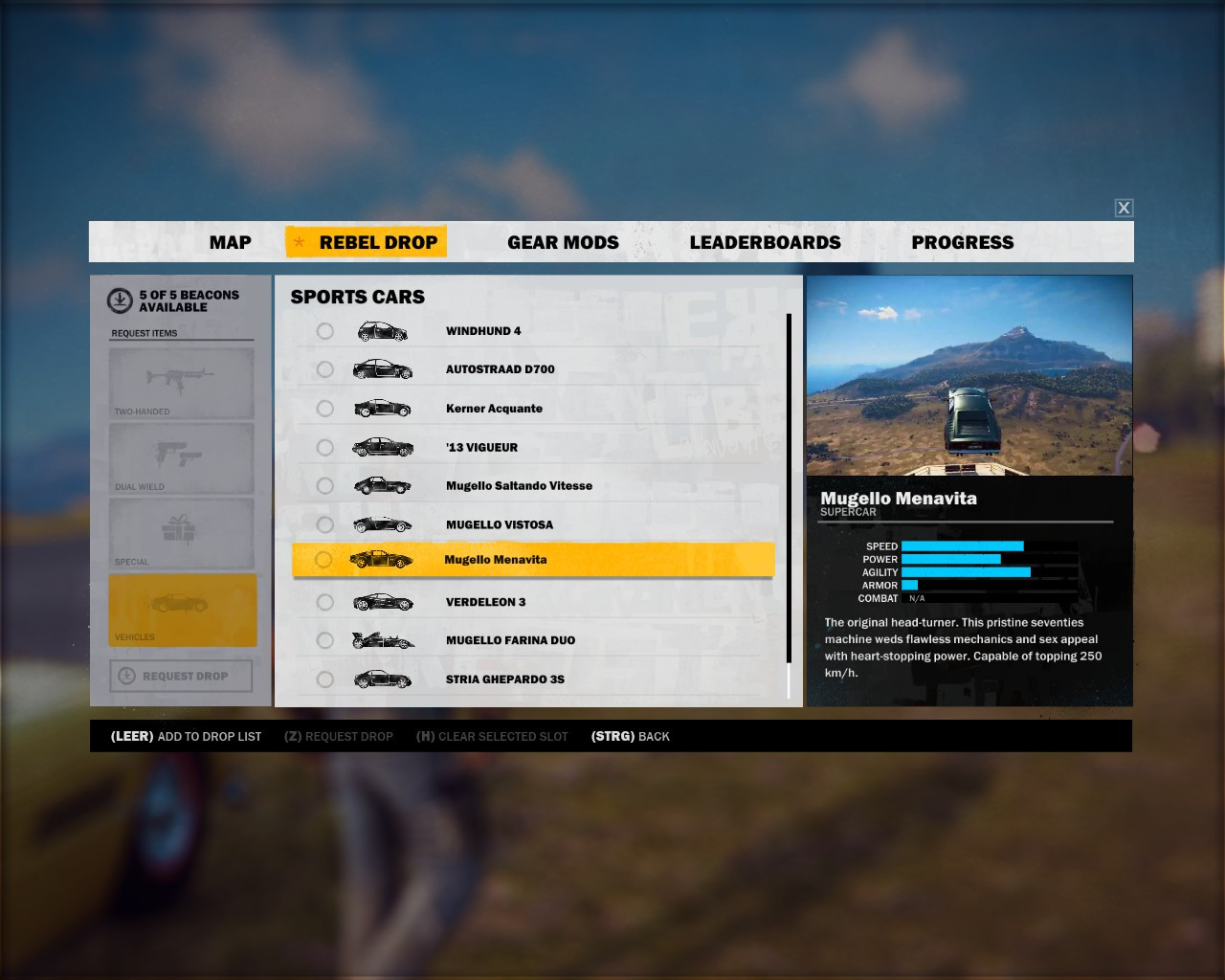Click the star icon beside Rebel Drop

click(300, 242)
